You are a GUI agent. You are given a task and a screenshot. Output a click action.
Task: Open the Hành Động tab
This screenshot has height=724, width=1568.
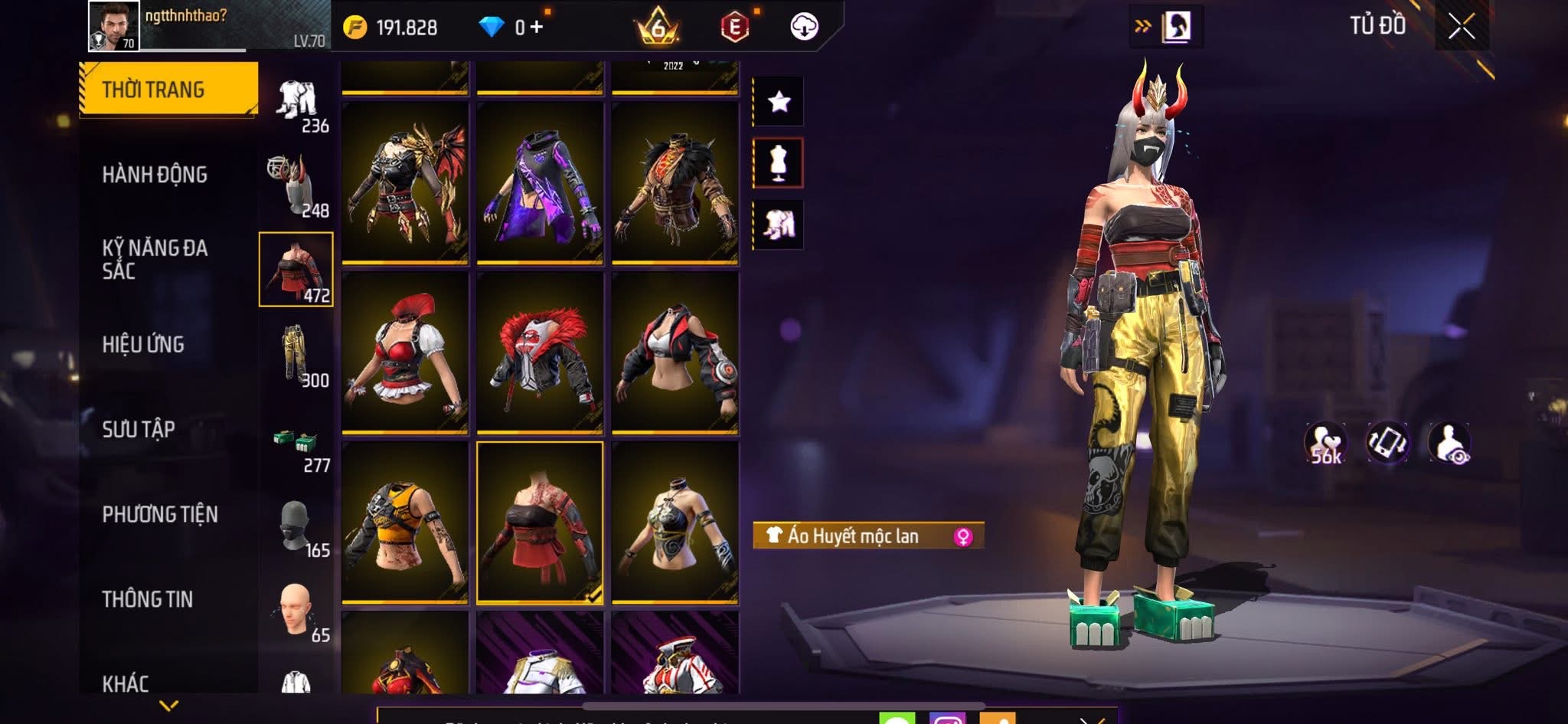click(155, 175)
